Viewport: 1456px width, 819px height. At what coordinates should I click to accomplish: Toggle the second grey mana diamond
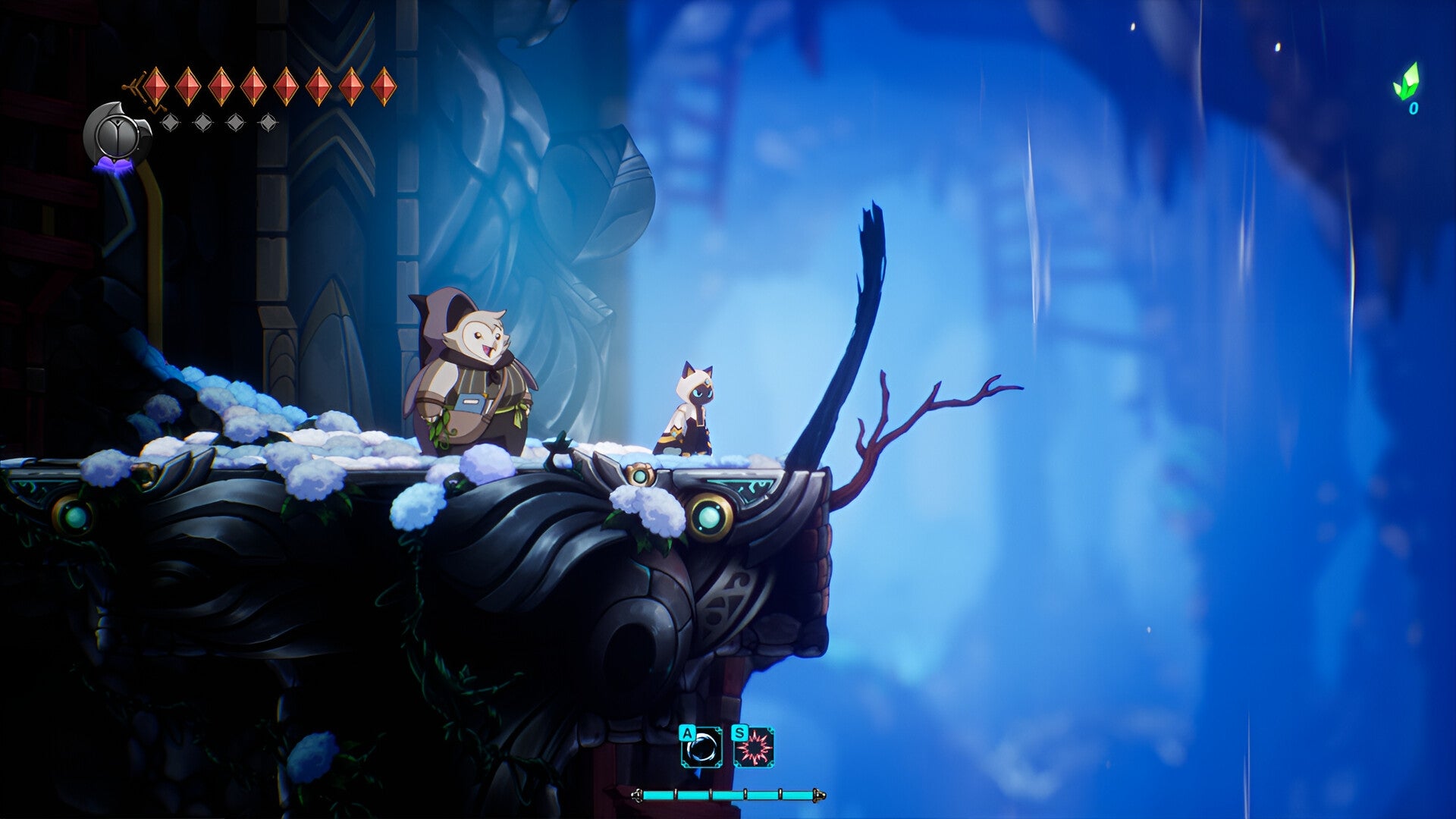click(202, 121)
